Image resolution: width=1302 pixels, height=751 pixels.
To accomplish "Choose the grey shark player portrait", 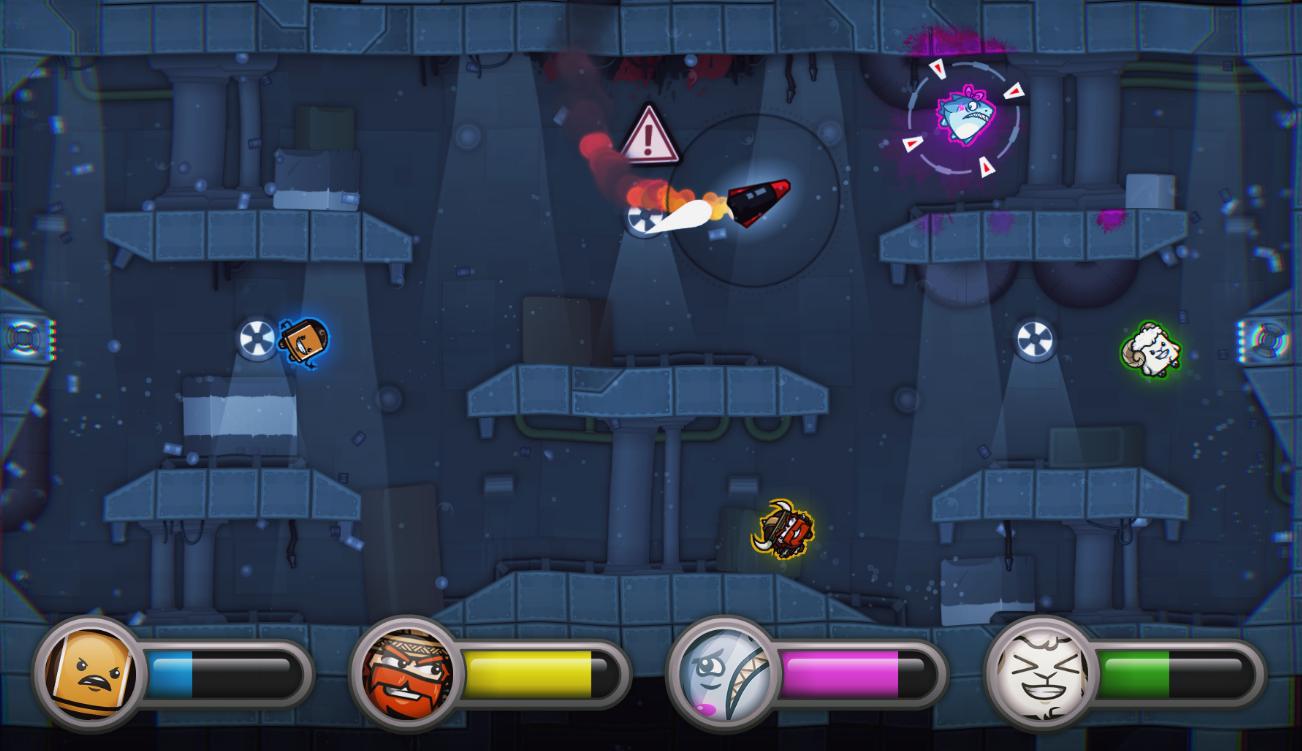I will 723,671.
